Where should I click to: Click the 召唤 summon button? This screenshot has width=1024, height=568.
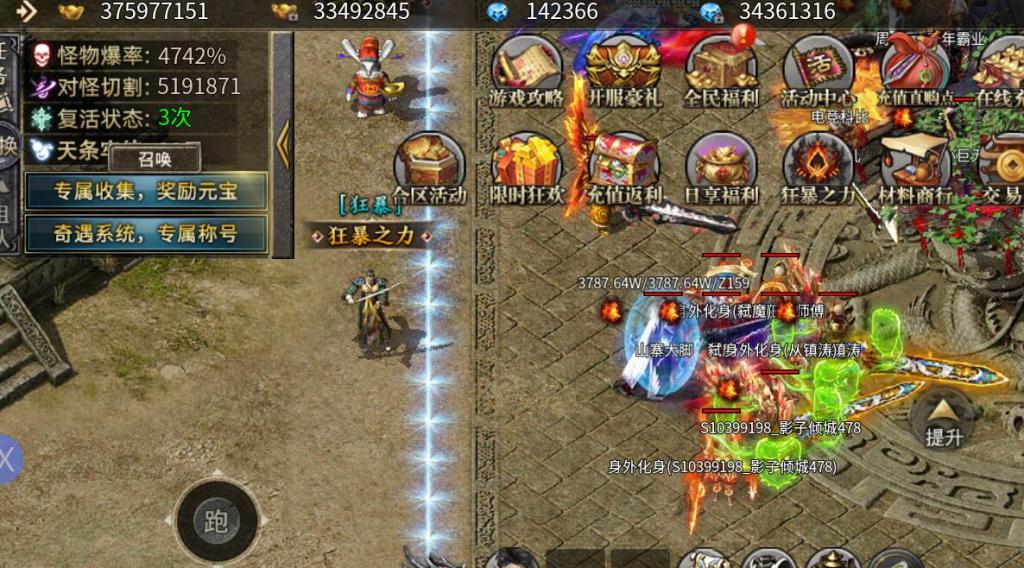155,158
